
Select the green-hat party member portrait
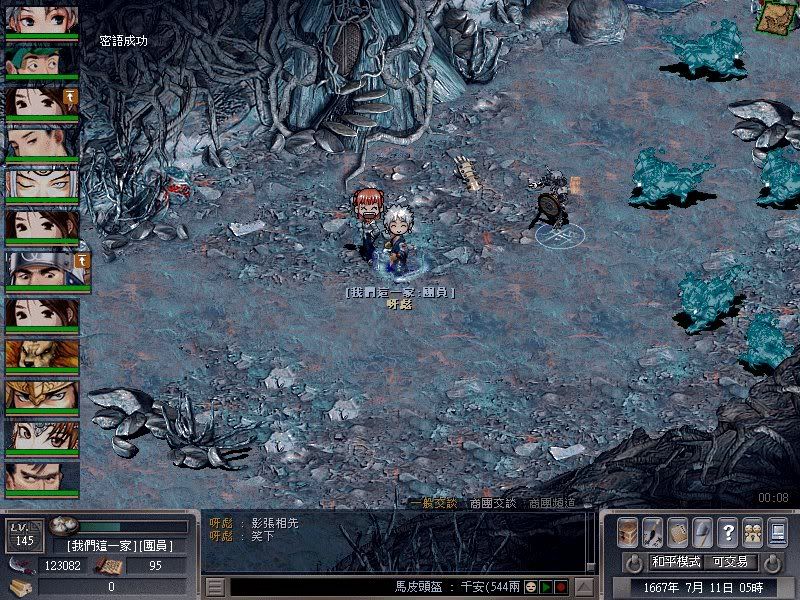coord(42,61)
